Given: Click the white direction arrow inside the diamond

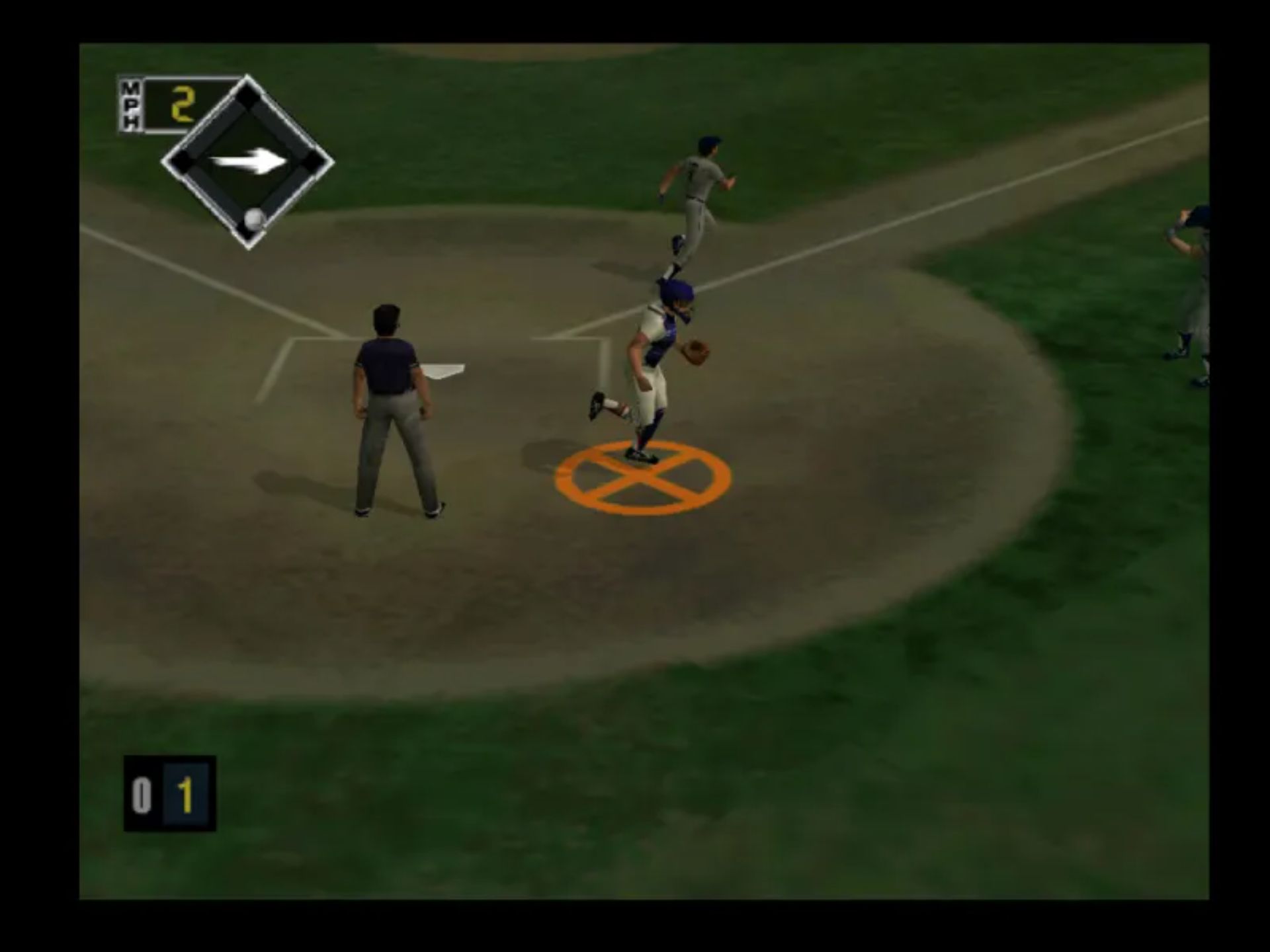Looking at the screenshot, I should 249,162.
